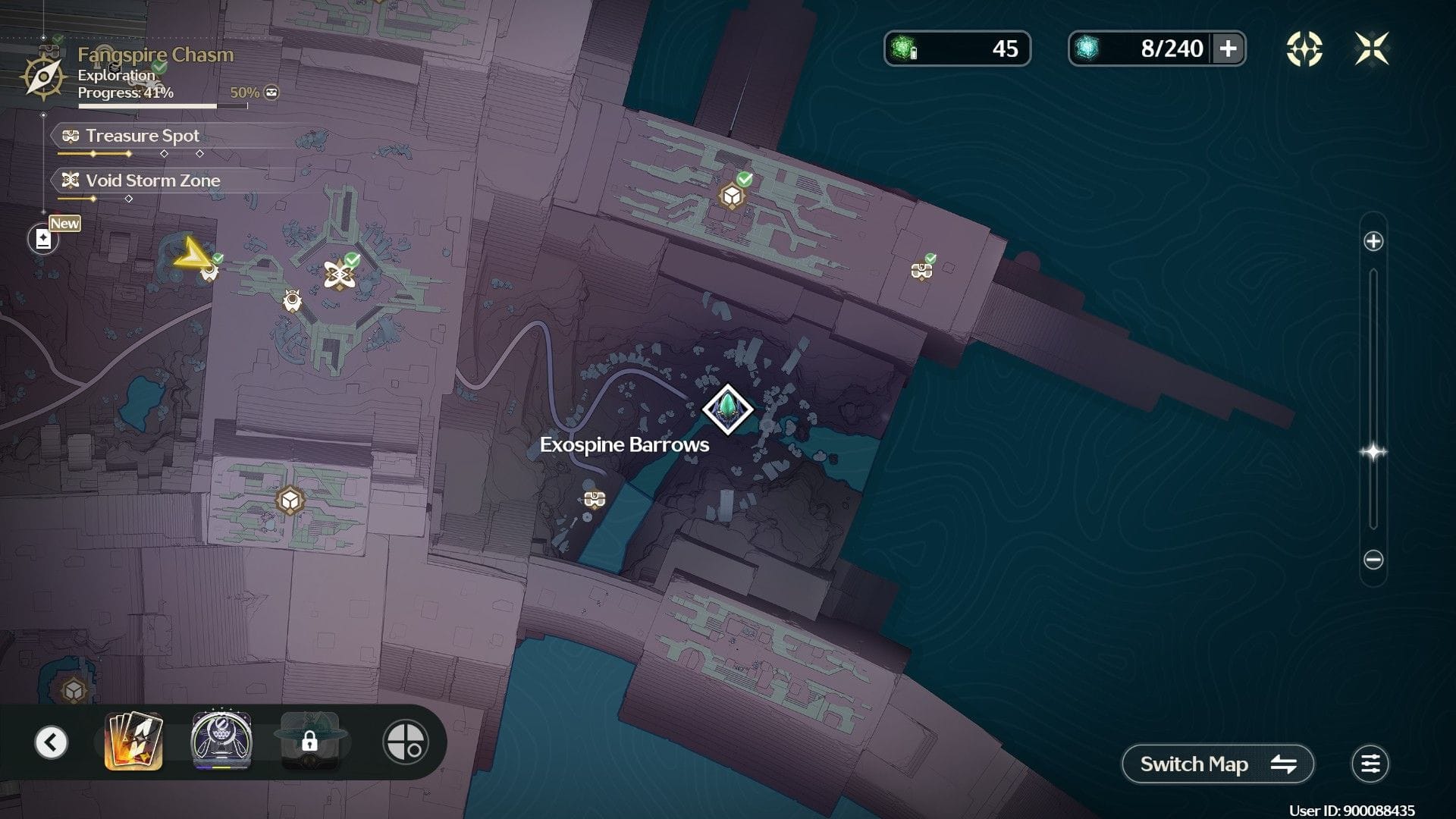Image resolution: width=1456 pixels, height=819 pixels.
Task: Click the map zoom-out minus button
Action: coord(1373,560)
